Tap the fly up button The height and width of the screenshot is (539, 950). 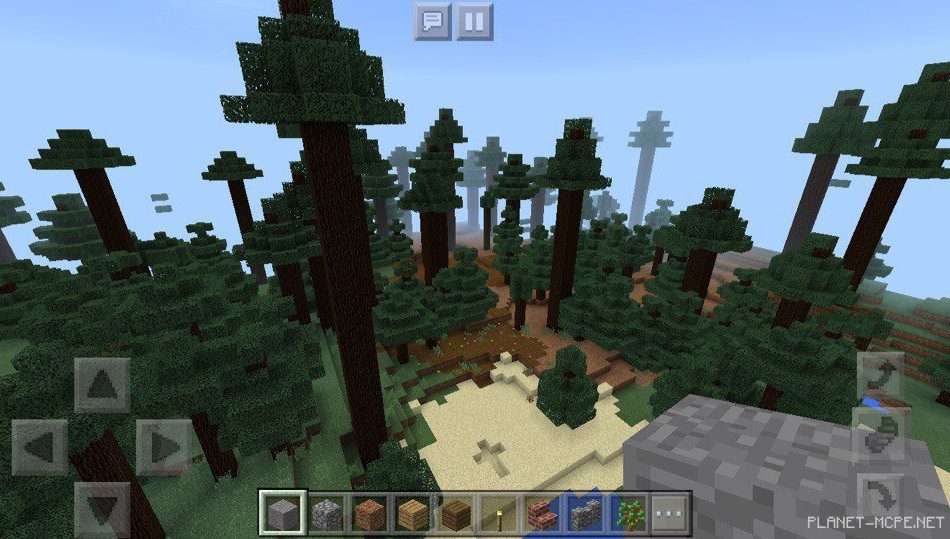click(x=881, y=376)
